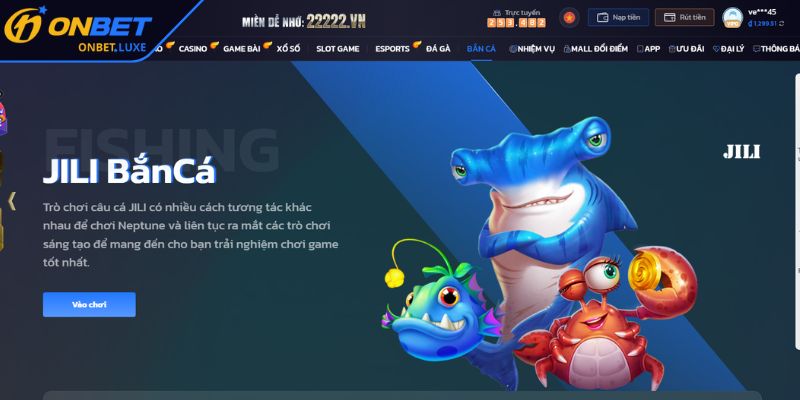Open the Xổ Số lottery menu
The width and height of the screenshot is (800, 400).
pos(290,48)
